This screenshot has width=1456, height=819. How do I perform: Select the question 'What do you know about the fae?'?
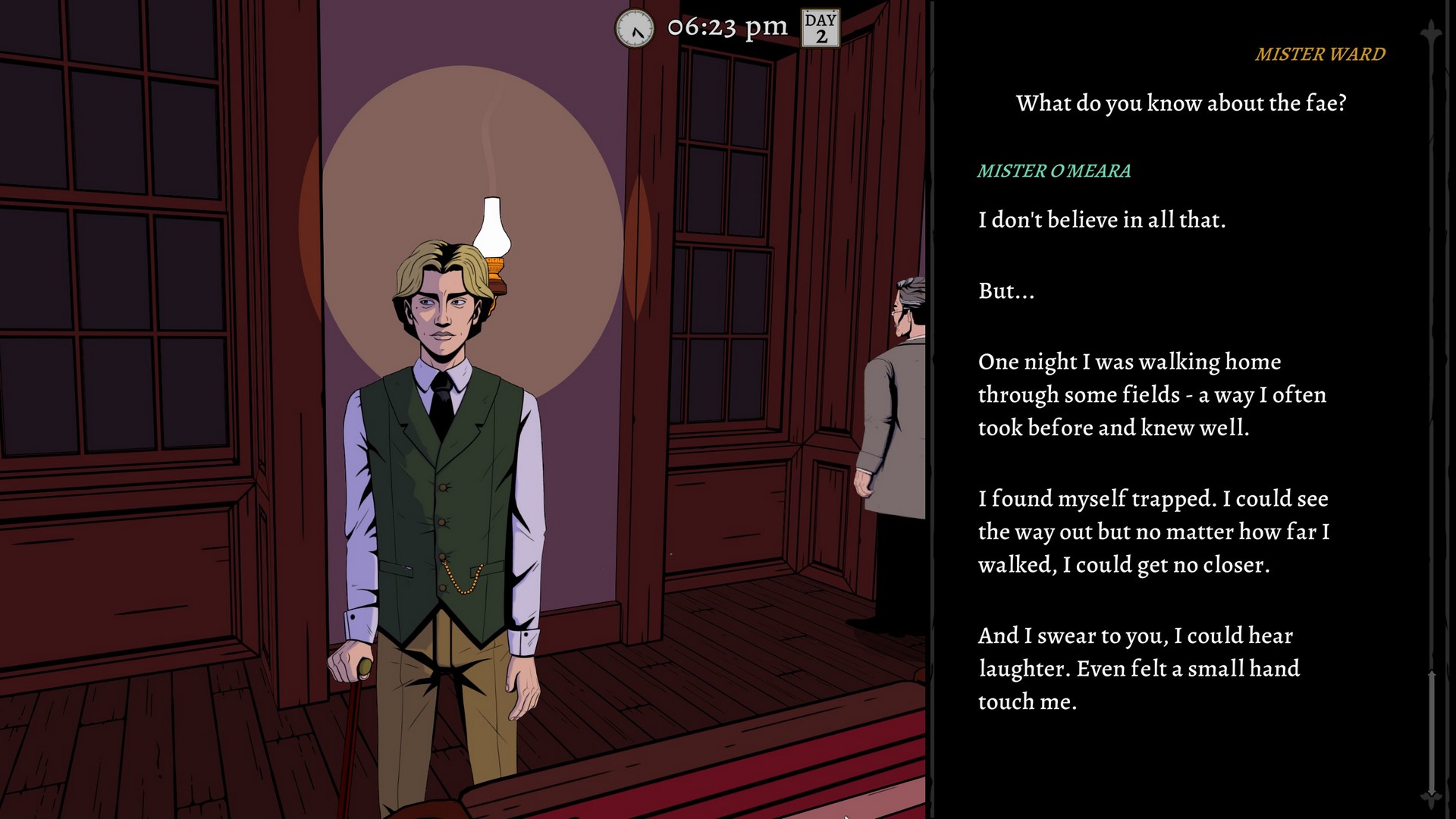pyautogui.click(x=1180, y=102)
